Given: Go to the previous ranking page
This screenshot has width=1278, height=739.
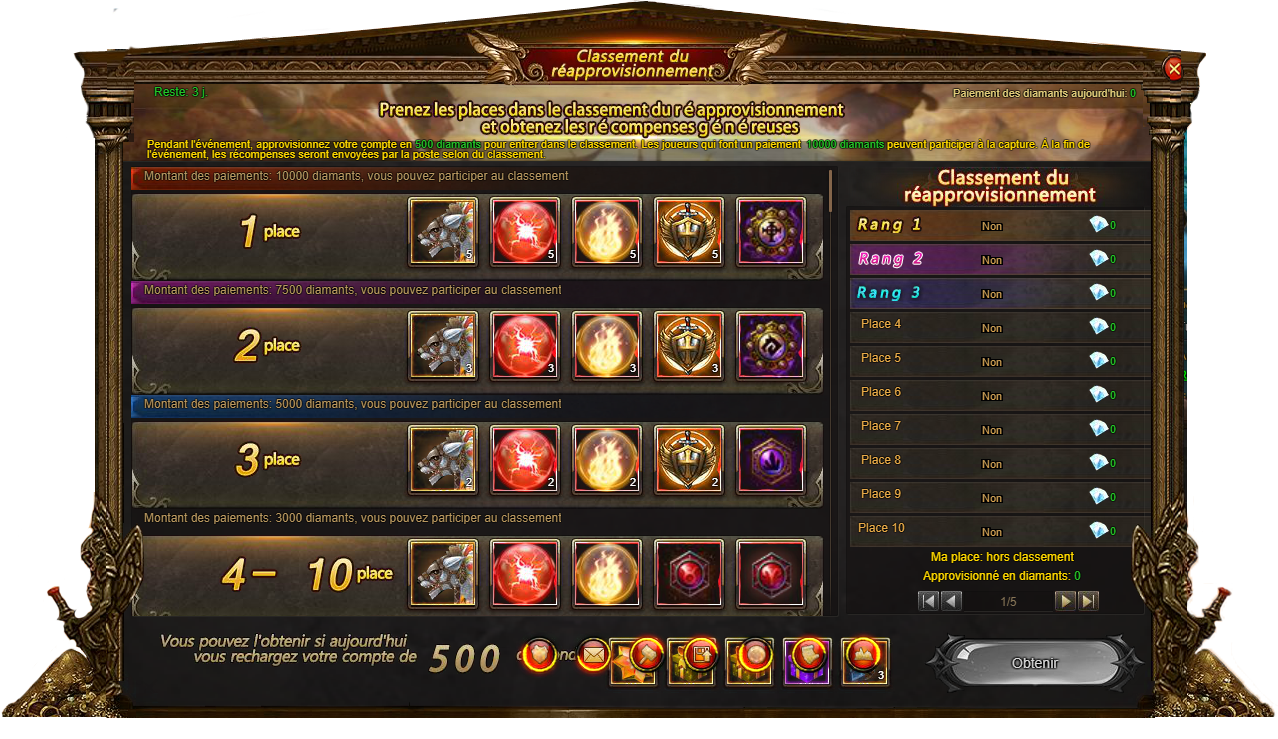Looking at the screenshot, I should click(x=951, y=601).
